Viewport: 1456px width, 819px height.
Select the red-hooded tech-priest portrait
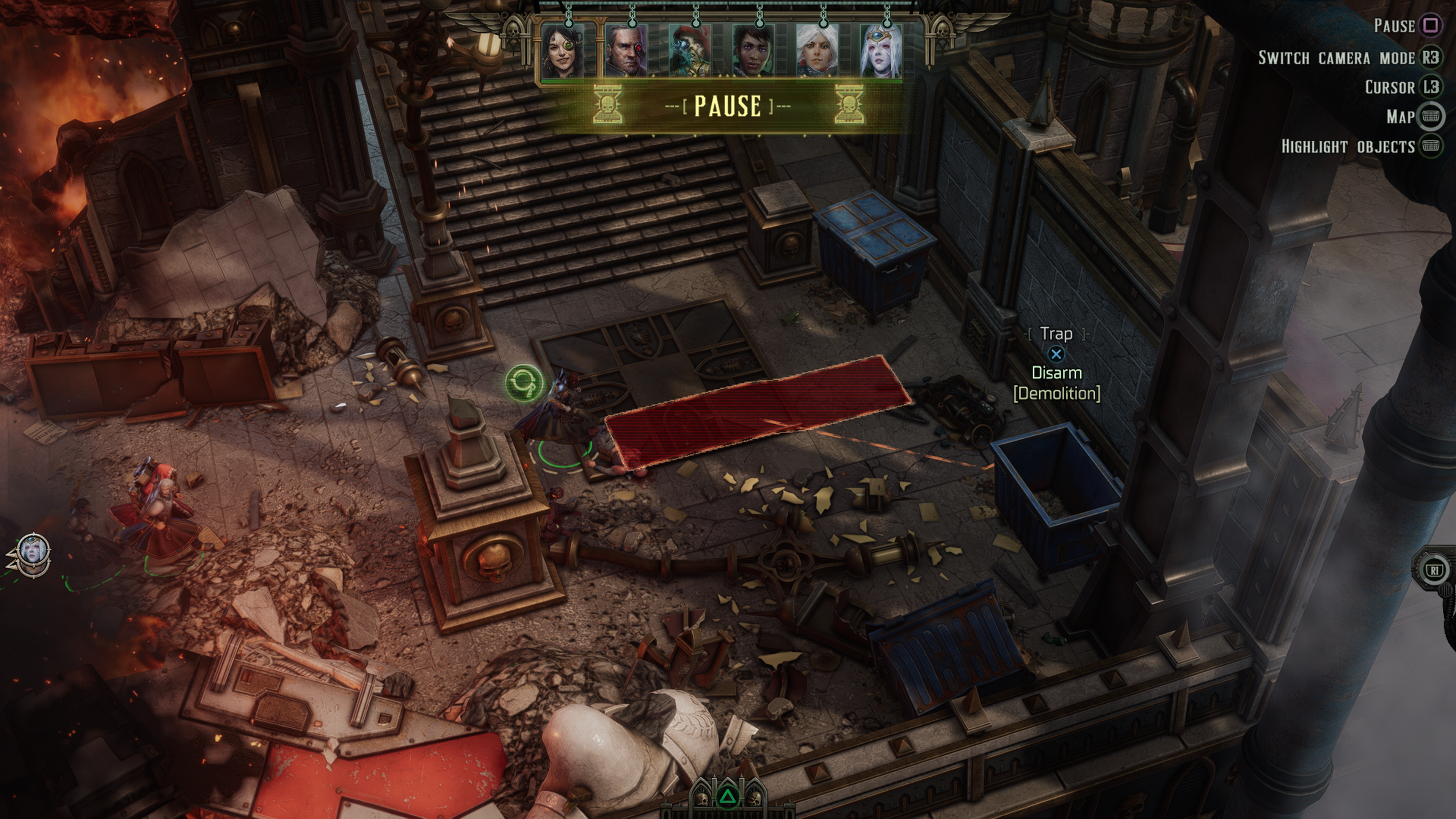point(690,51)
